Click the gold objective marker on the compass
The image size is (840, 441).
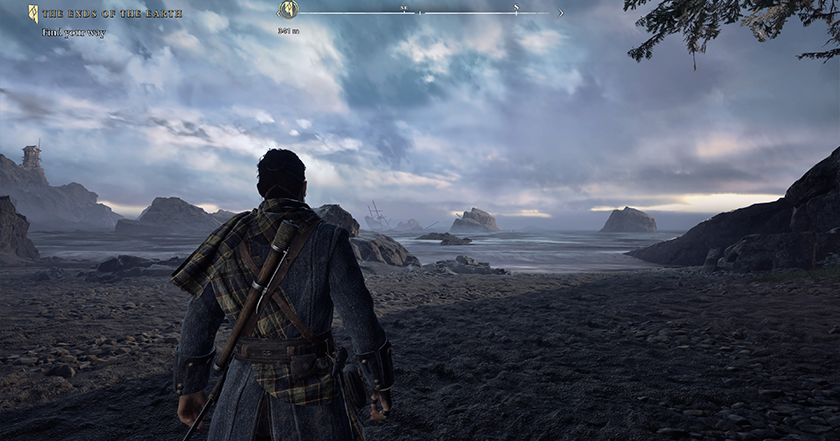pos(288,10)
